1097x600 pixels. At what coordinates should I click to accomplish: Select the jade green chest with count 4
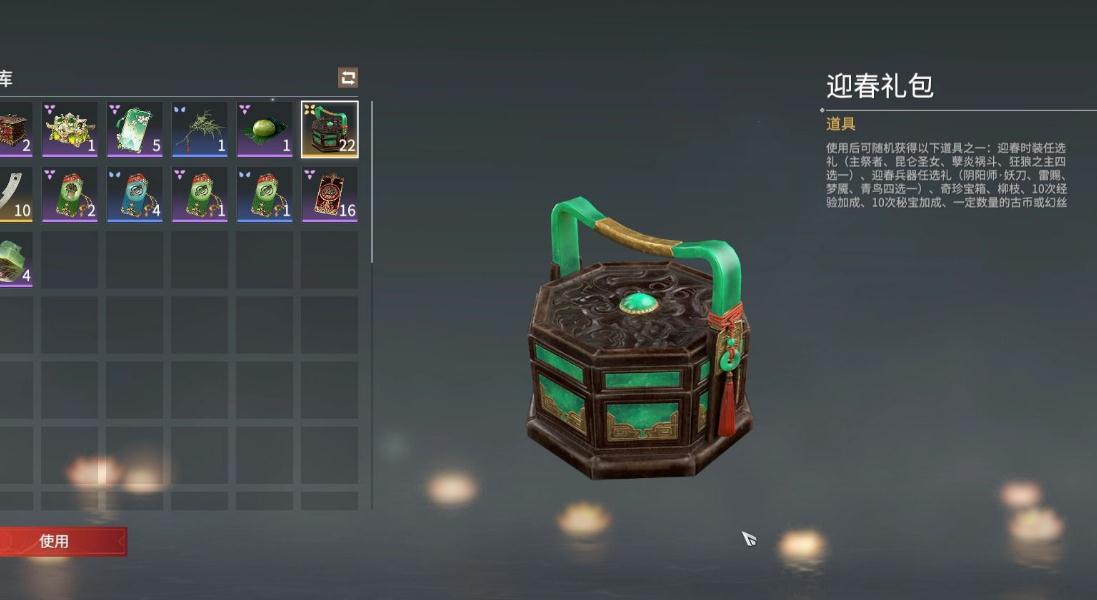[x=14, y=259]
